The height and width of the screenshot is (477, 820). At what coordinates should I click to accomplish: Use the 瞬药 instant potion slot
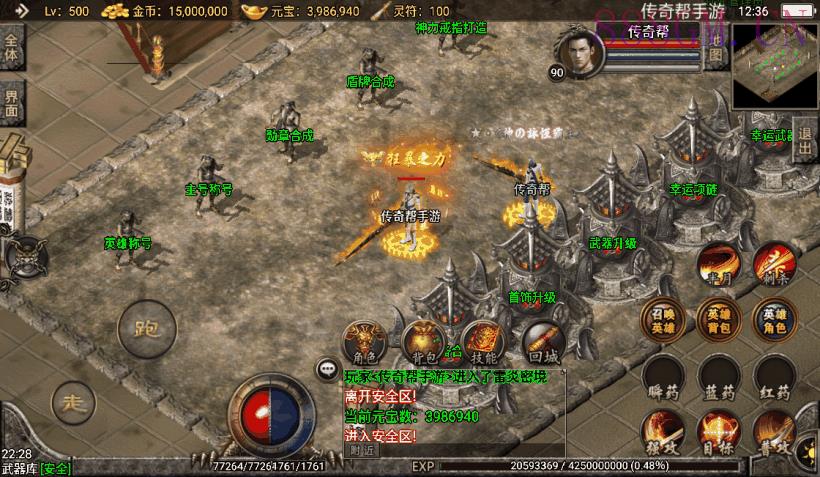pyautogui.click(x=663, y=376)
